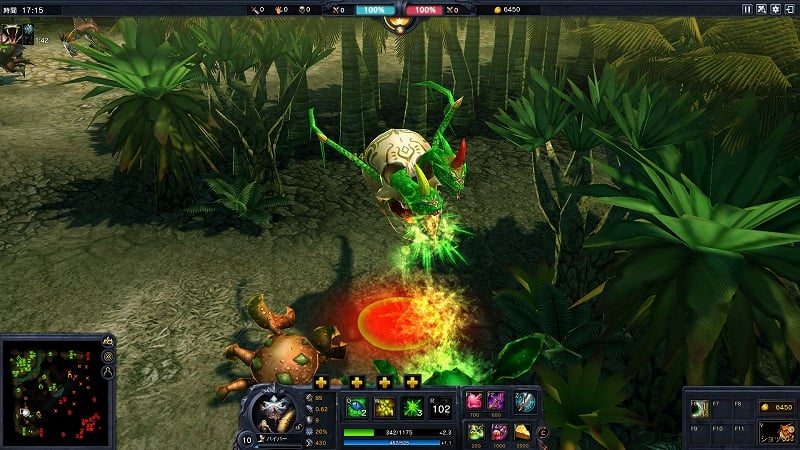Screen dimensions: 800x450
Task: Use the blue sword-and-orb Z item
Action: point(525,401)
